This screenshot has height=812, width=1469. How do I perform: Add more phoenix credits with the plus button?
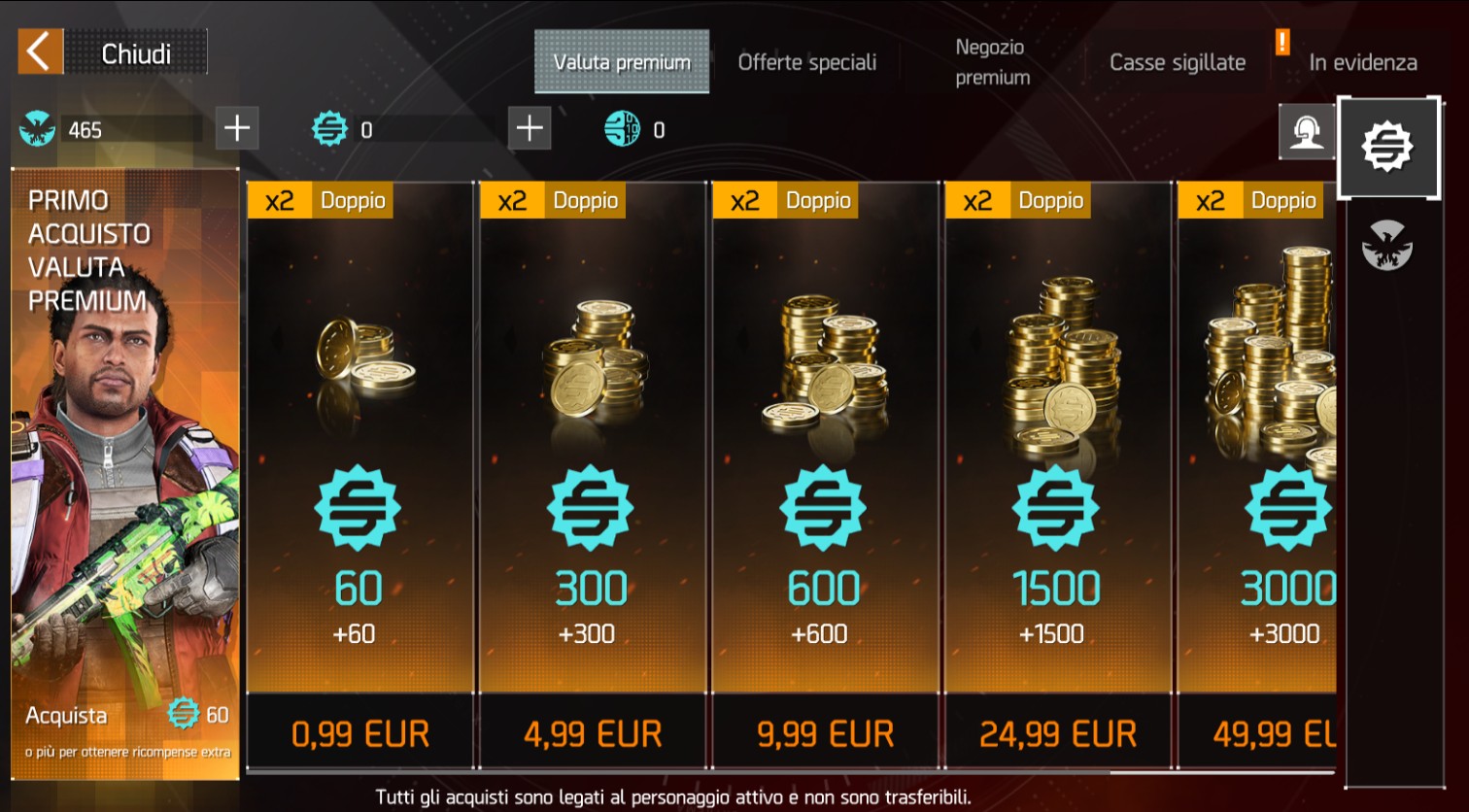pos(237,128)
